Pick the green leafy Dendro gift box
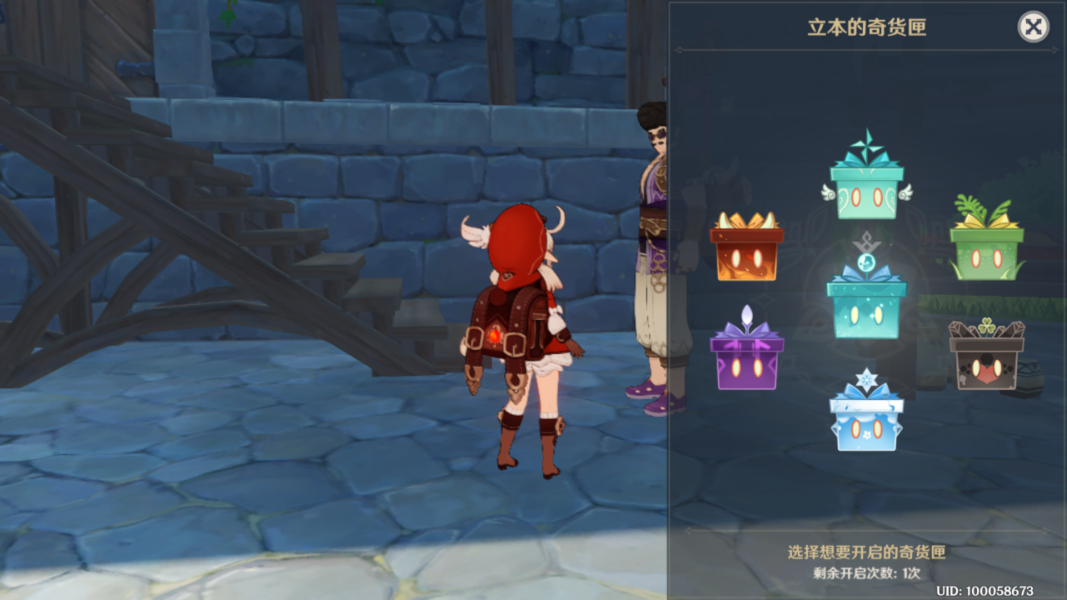The width and height of the screenshot is (1067, 600). point(986,249)
